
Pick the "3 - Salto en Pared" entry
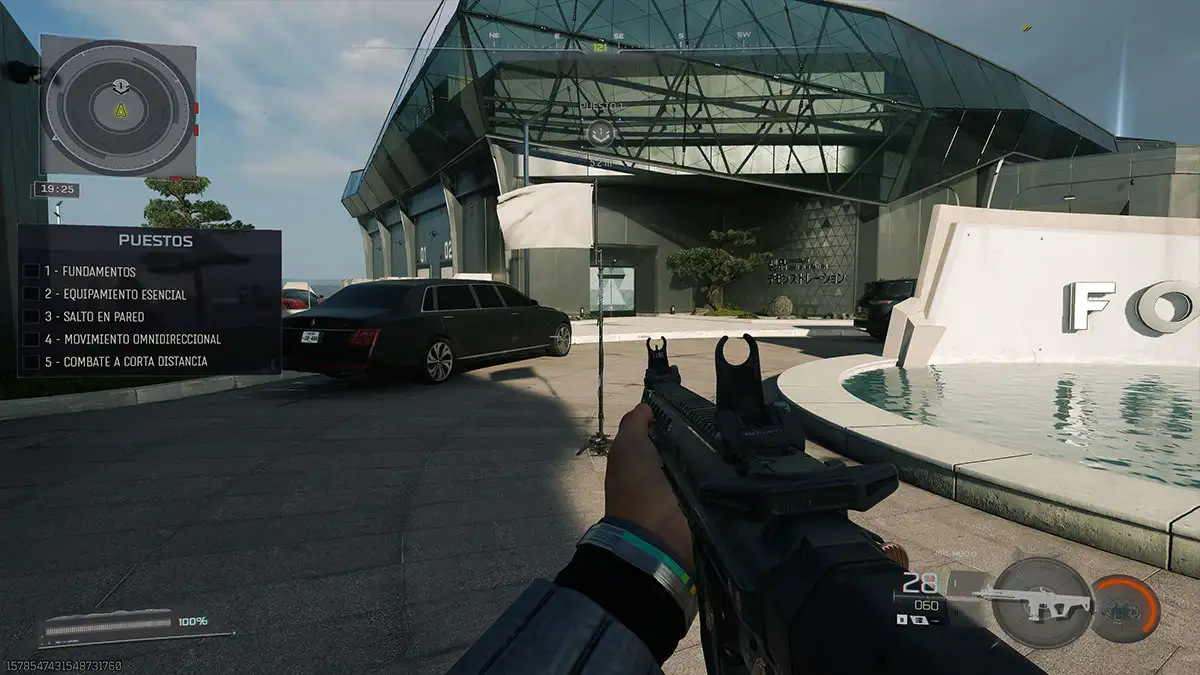(x=94, y=317)
